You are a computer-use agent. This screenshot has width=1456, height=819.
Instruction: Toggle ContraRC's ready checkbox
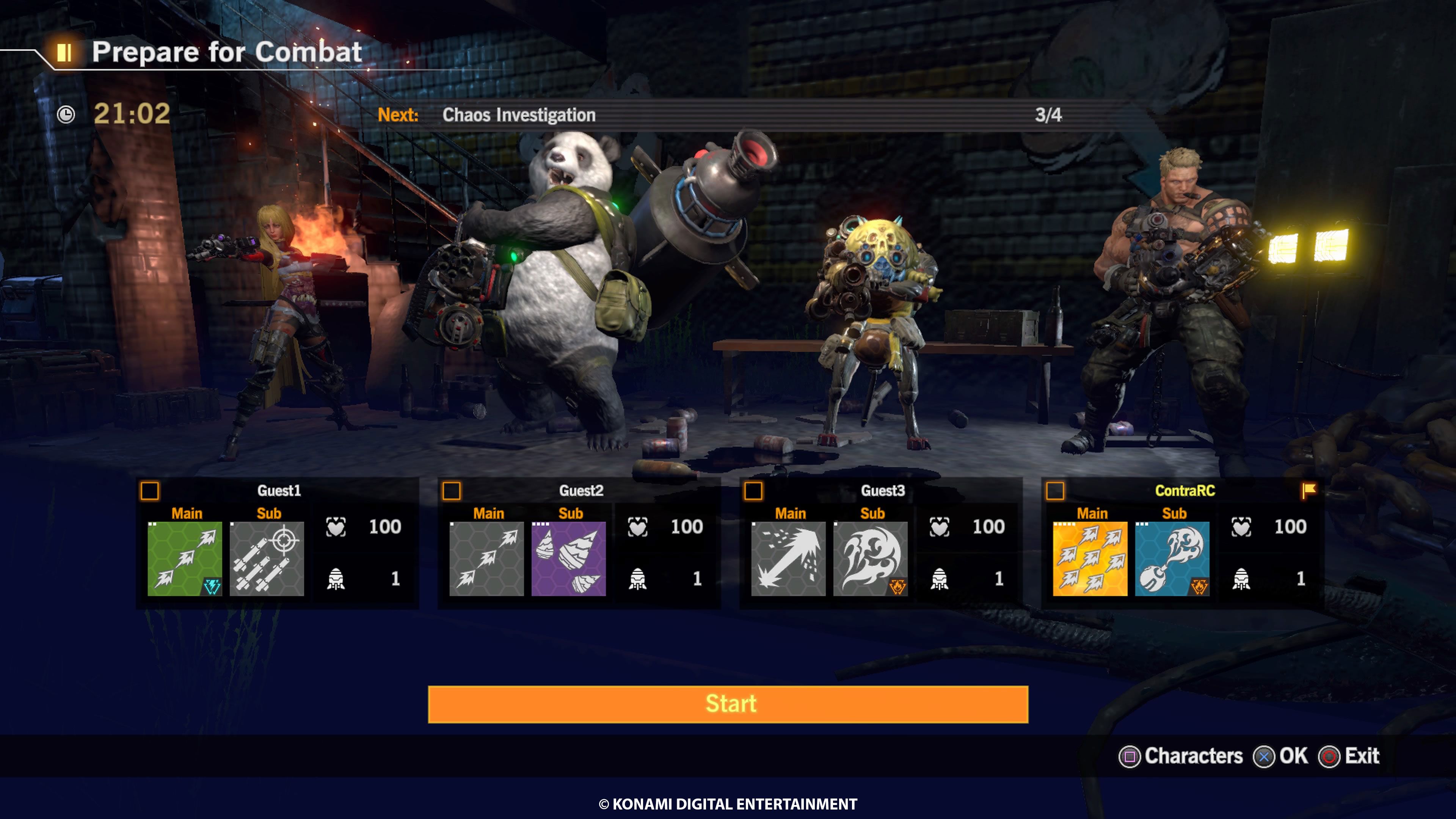click(1055, 491)
